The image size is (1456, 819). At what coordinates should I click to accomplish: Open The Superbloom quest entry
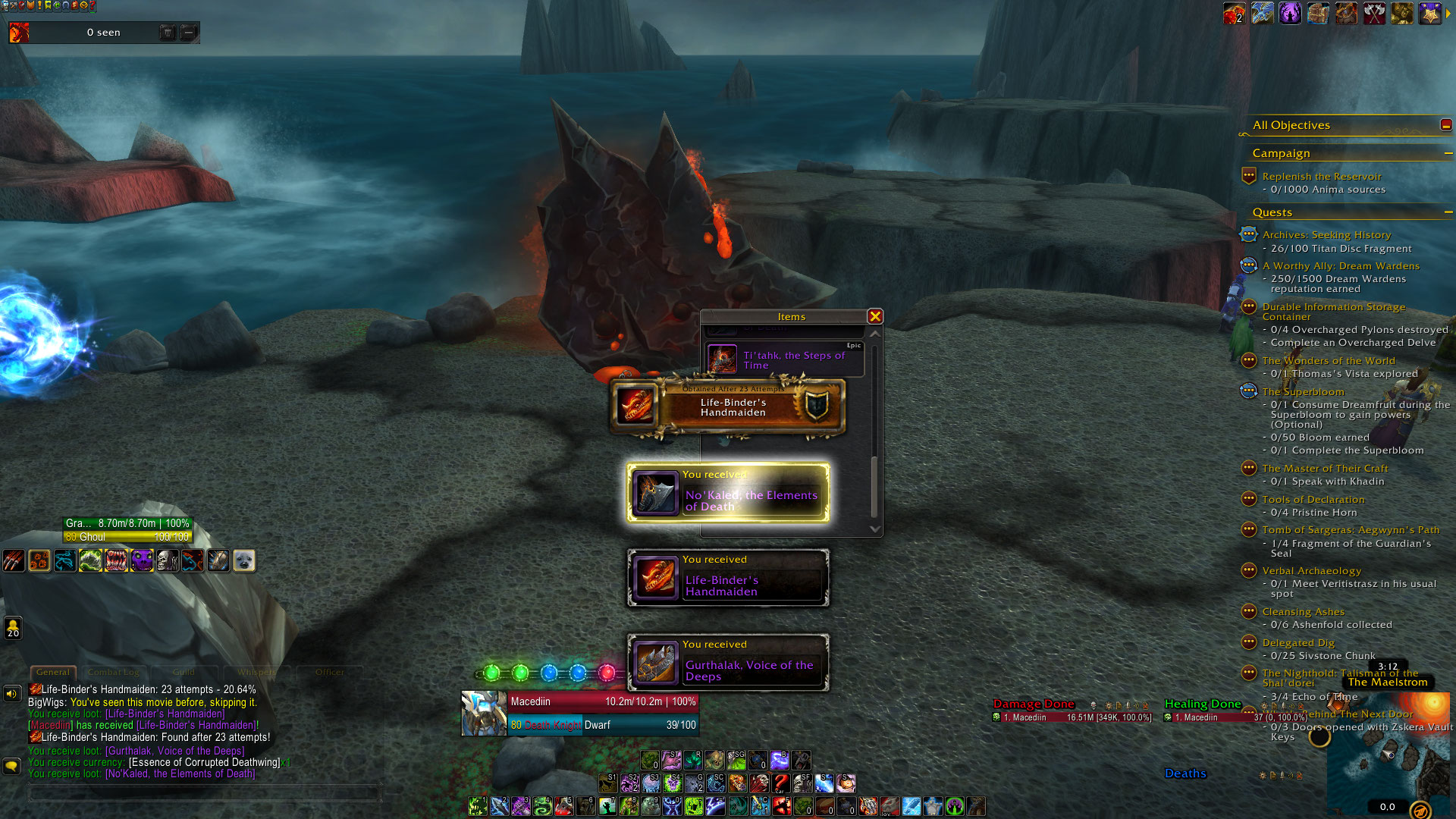(x=1303, y=392)
